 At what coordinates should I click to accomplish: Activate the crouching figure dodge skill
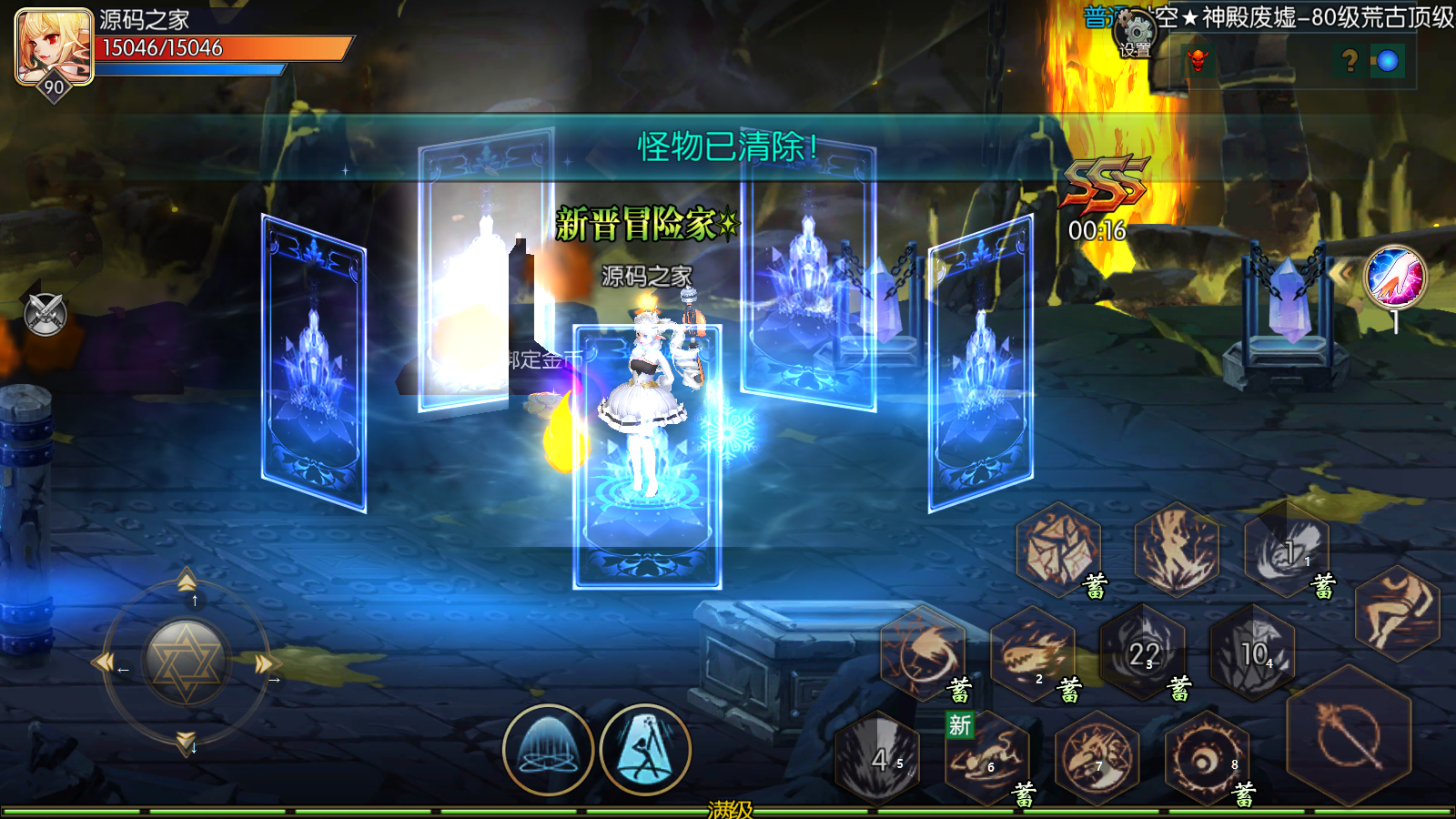(x=1397, y=613)
